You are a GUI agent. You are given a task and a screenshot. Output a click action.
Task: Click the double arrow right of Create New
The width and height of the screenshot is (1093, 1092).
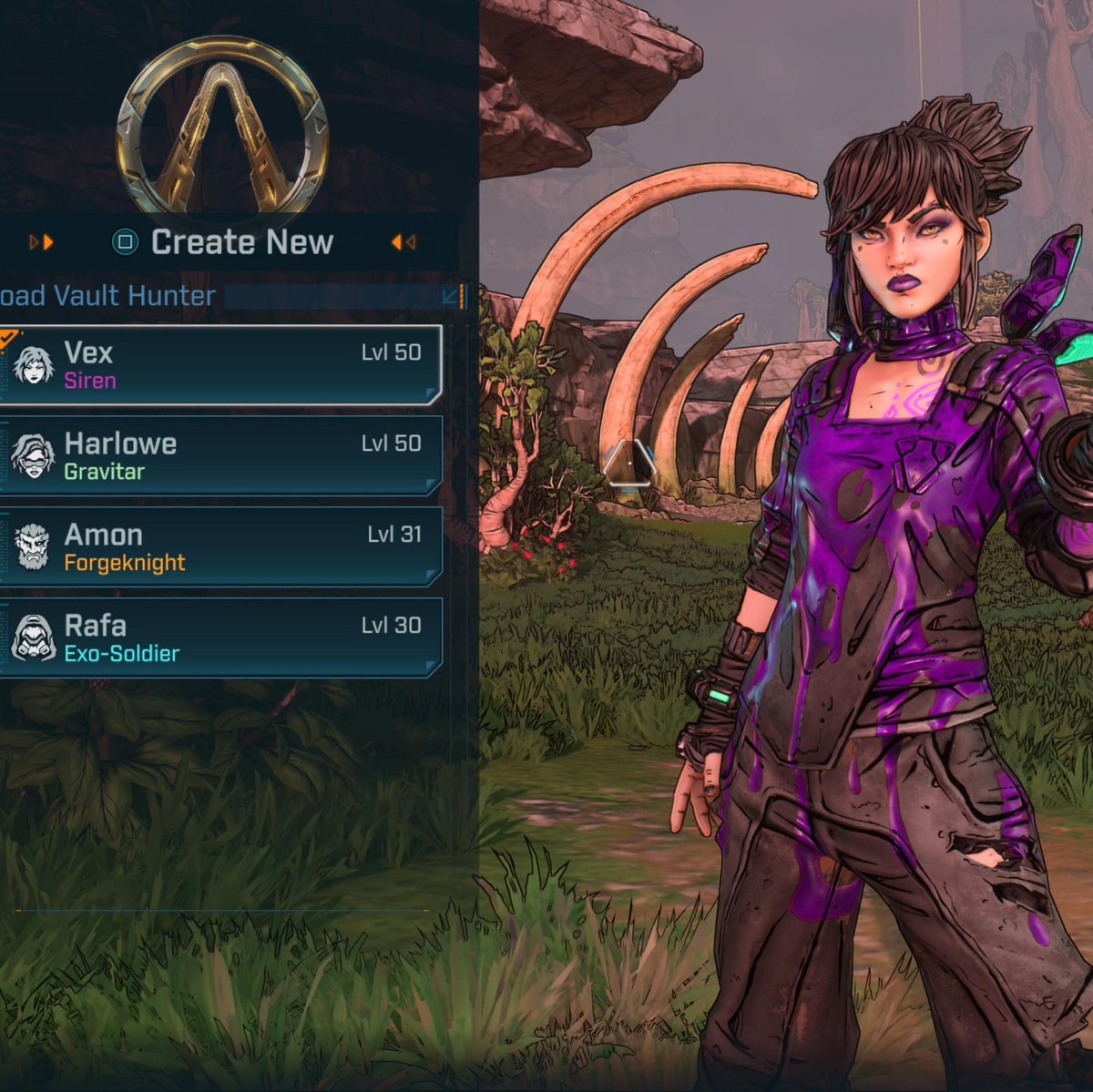[403, 242]
